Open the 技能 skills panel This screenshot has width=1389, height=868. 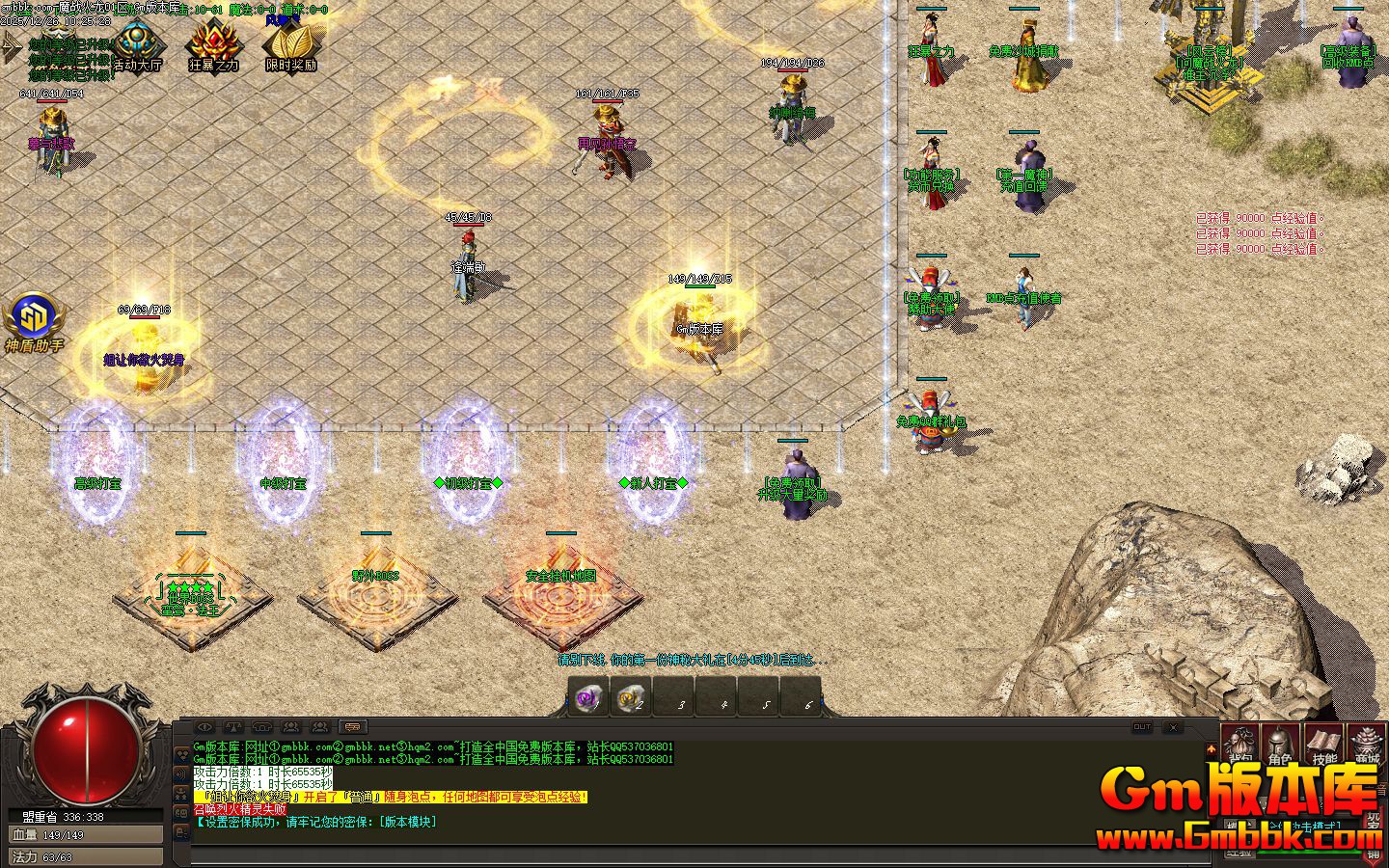1324,746
